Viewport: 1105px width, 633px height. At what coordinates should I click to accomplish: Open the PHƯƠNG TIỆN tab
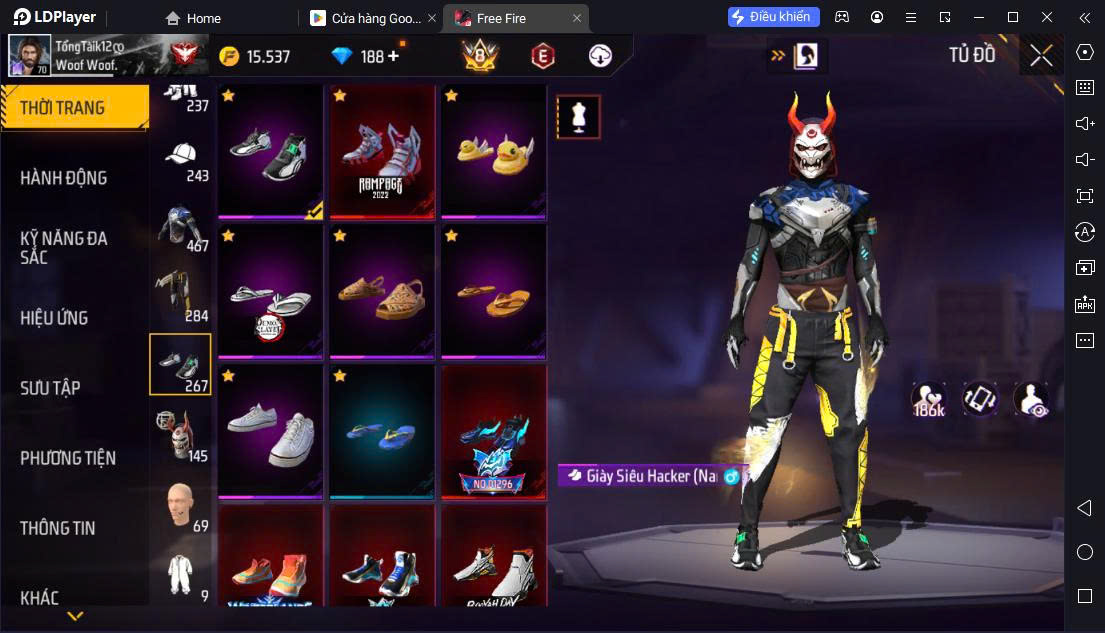(x=68, y=458)
